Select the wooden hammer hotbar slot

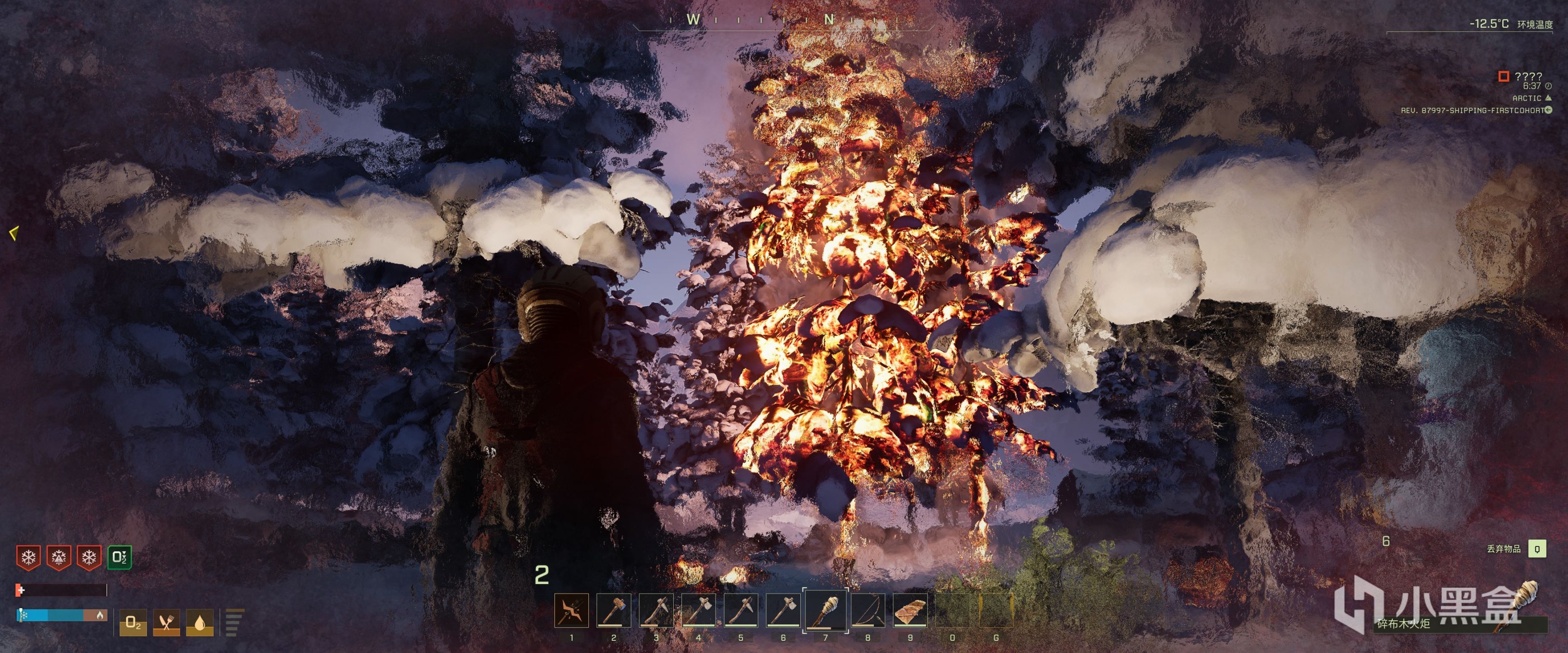coord(613,610)
